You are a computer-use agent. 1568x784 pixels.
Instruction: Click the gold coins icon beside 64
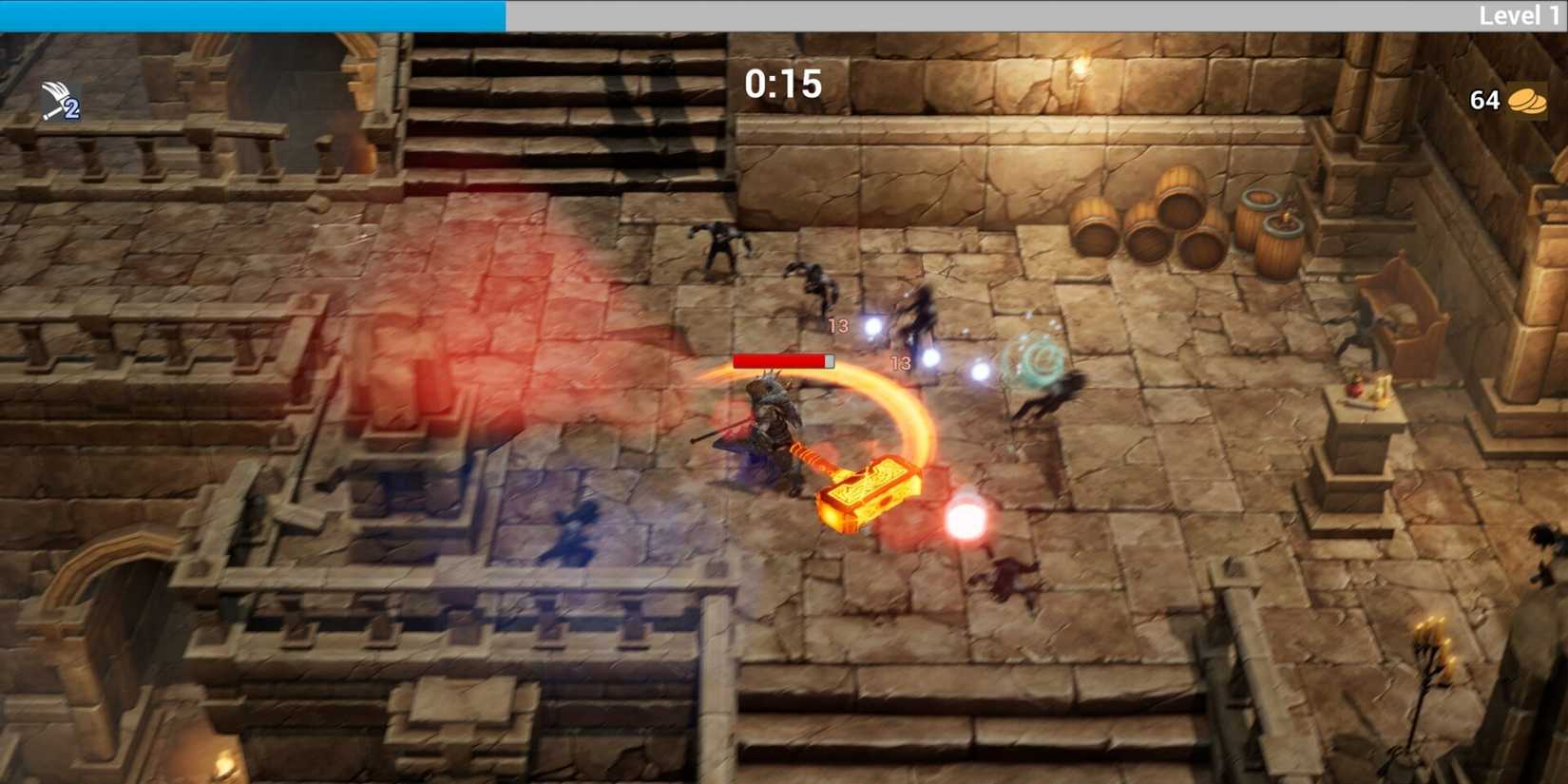[1528, 99]
